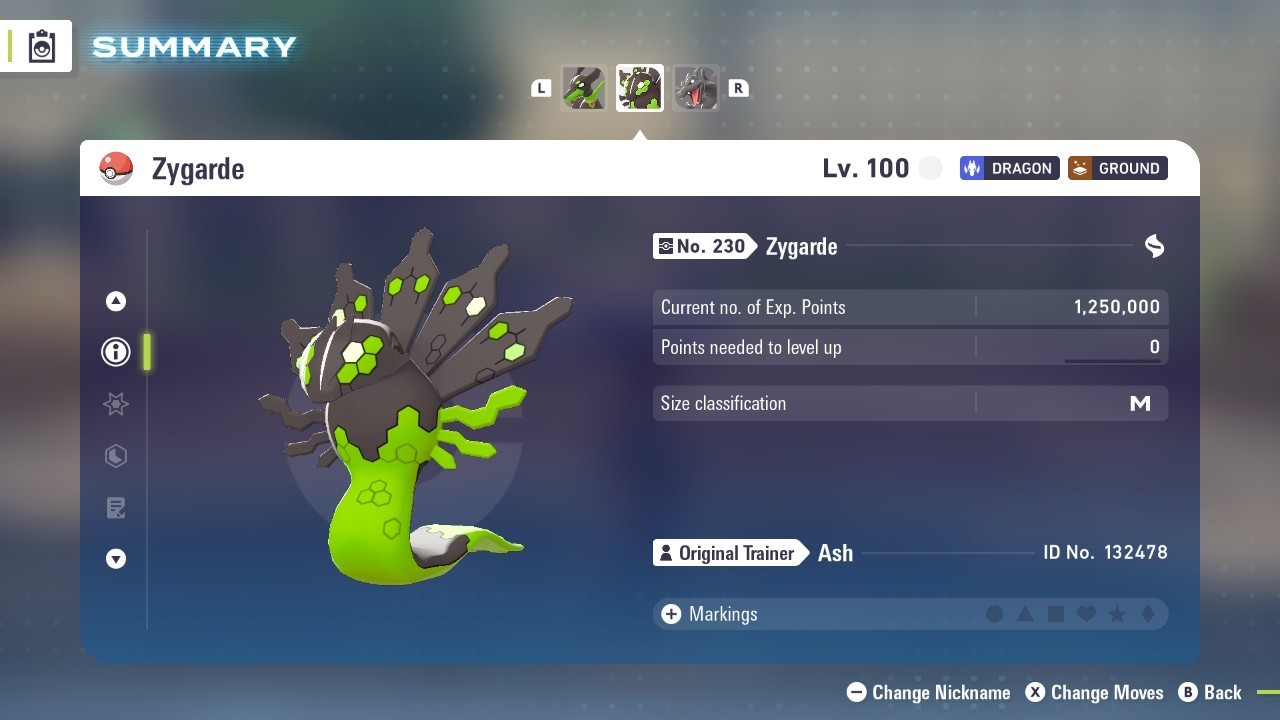Toggle the star marking
Viewport: 1280px width, 720px height.
[x=1117, y=614]
